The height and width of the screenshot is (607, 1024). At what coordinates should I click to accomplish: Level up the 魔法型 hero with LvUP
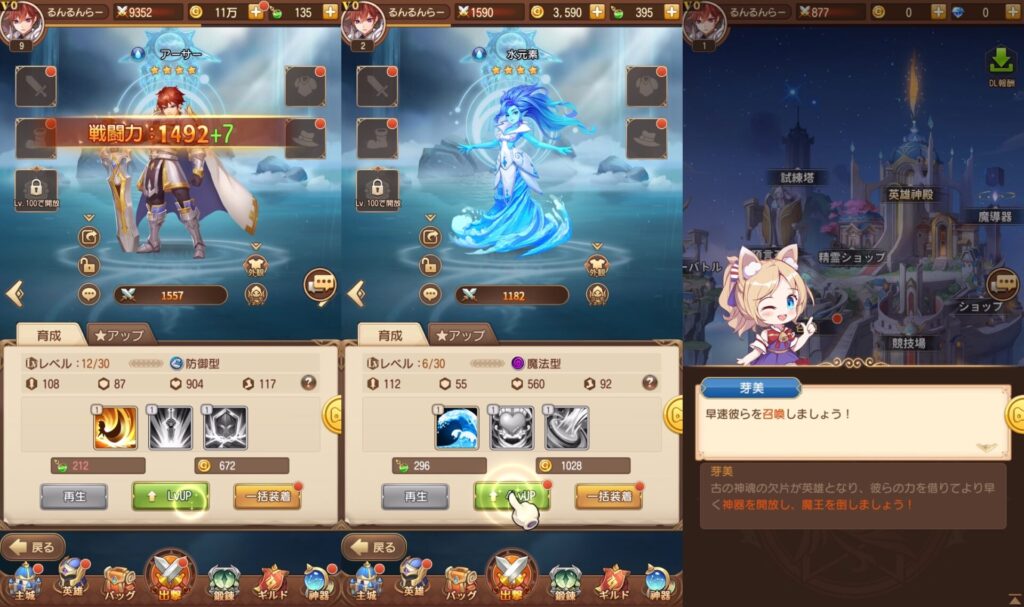511,495
